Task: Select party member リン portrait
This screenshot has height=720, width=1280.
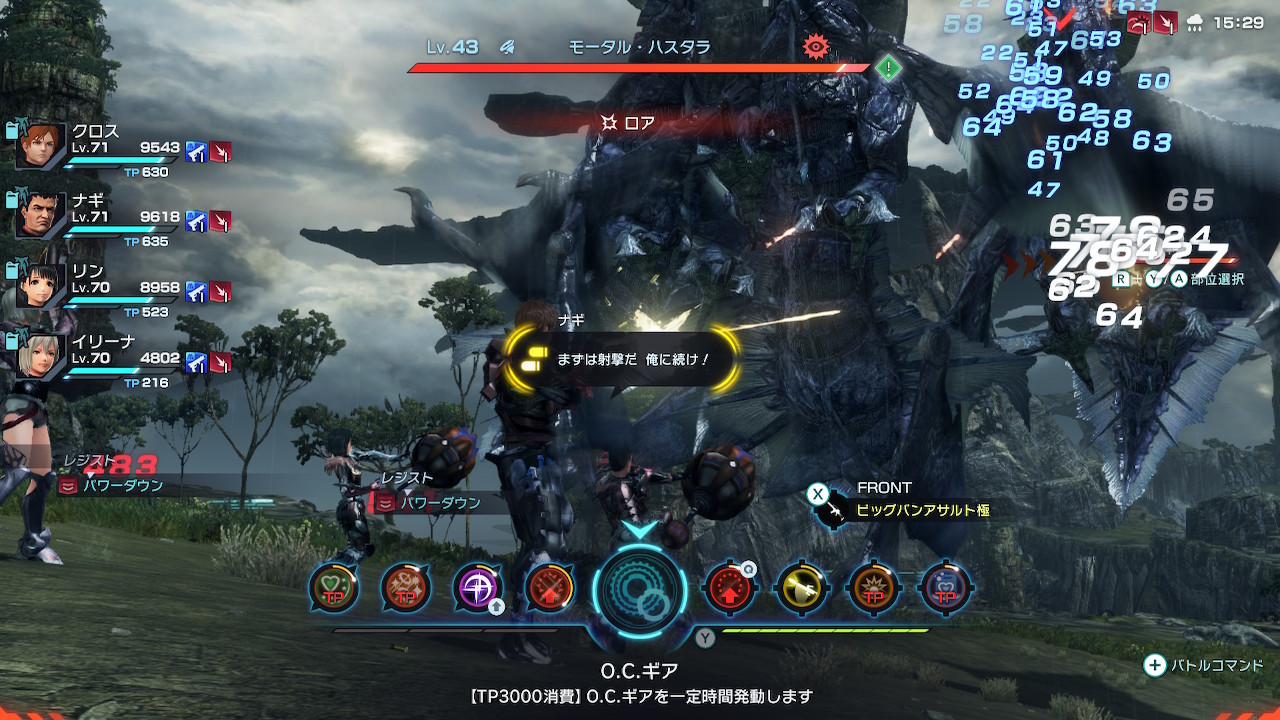Action: click(41, 285)
